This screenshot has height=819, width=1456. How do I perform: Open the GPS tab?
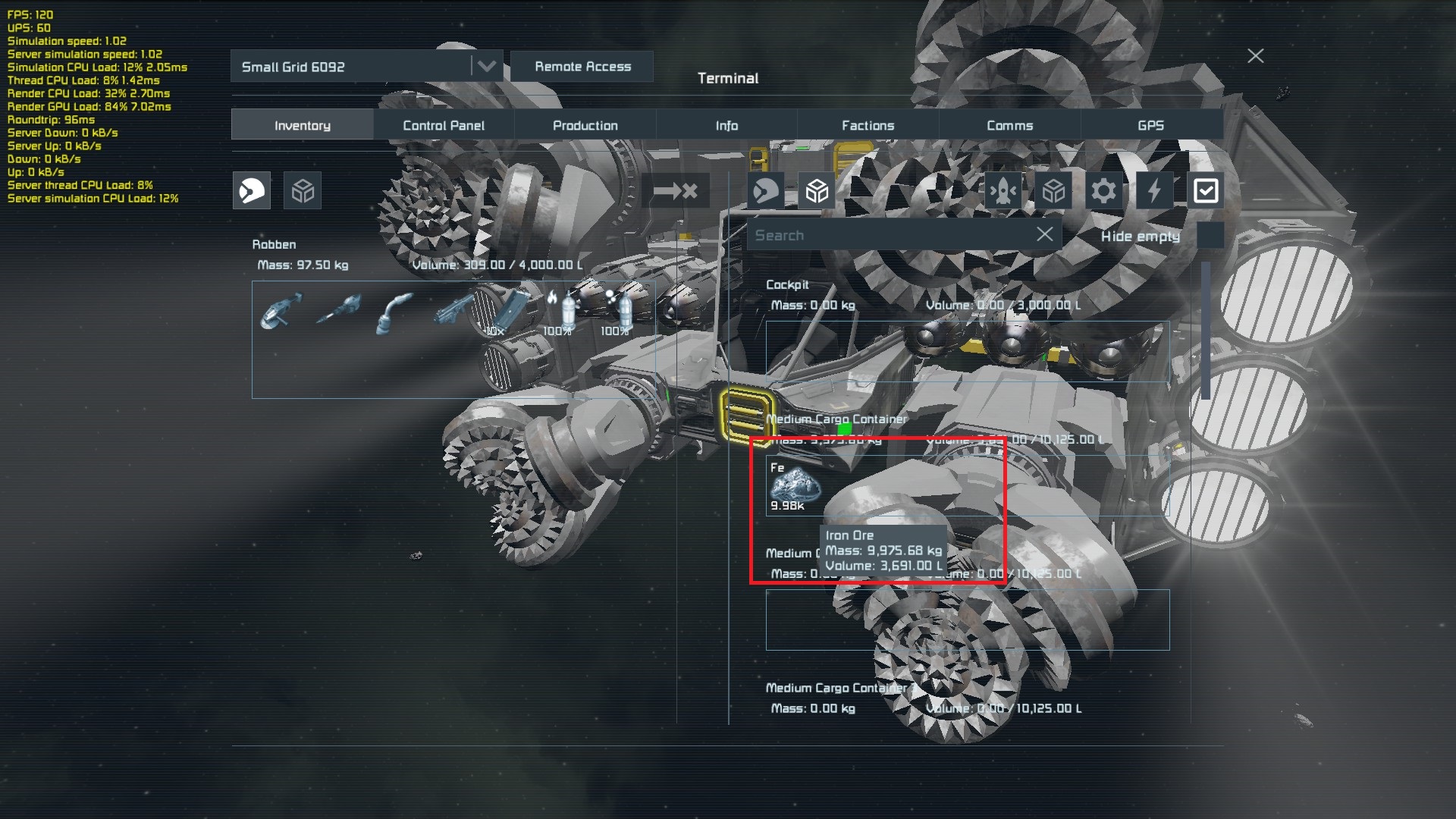coord(1150,125)
